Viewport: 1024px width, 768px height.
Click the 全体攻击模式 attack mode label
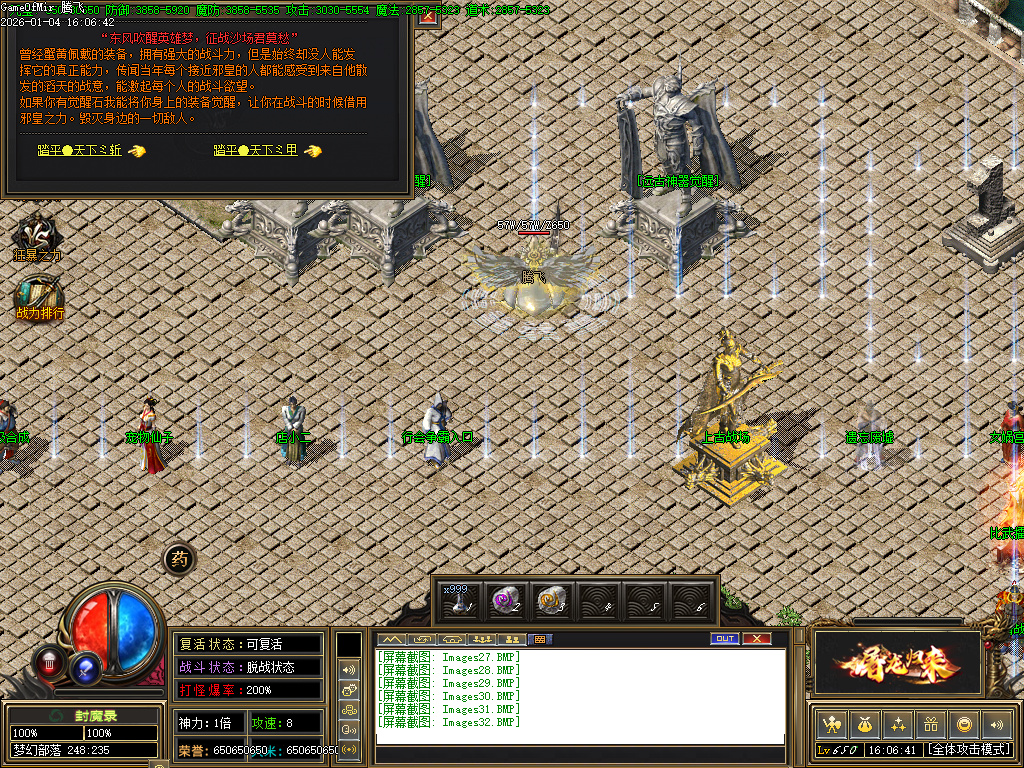pos(967,749)
